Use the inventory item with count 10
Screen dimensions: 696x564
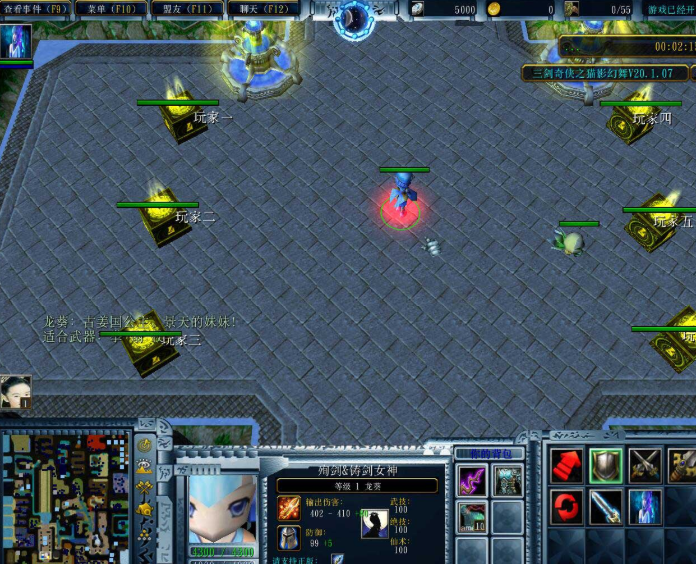[472, 518]
